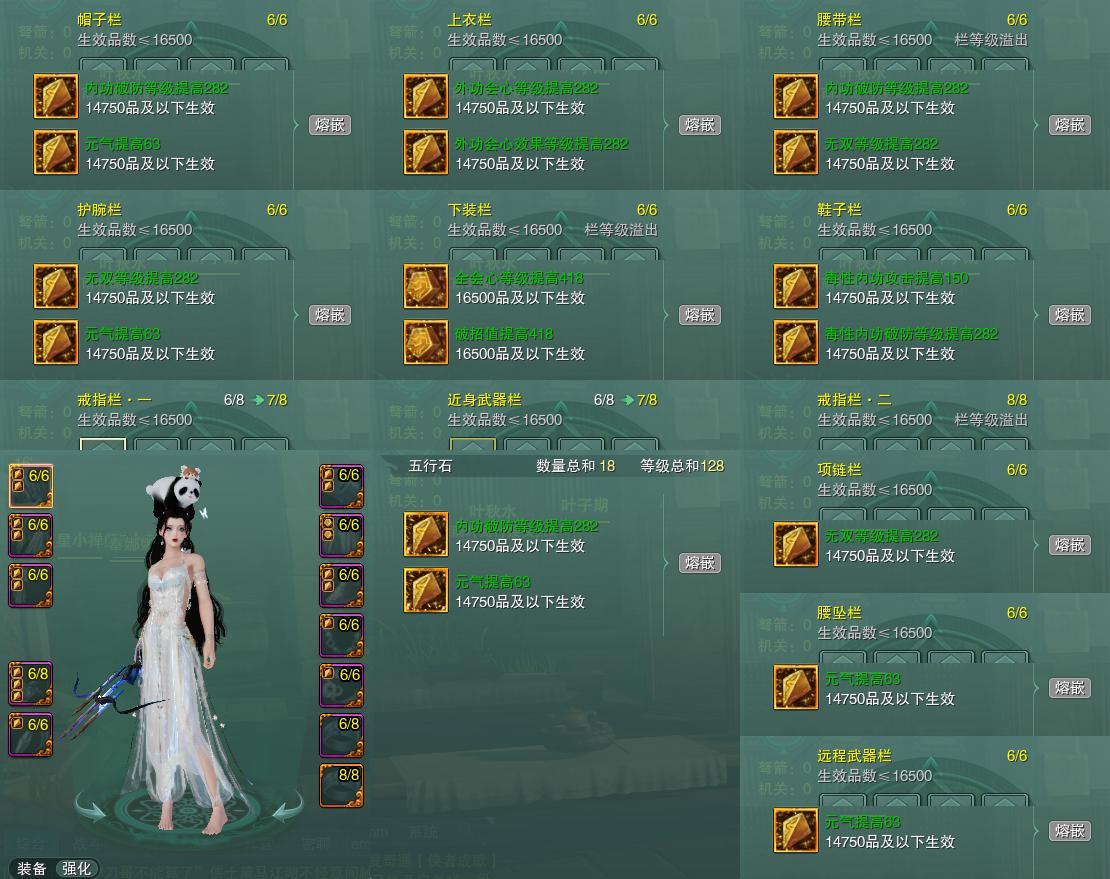Click the 外功会心效果等级提高282 enchant icon
1110x879 pixels.
[x=426, y=153]
